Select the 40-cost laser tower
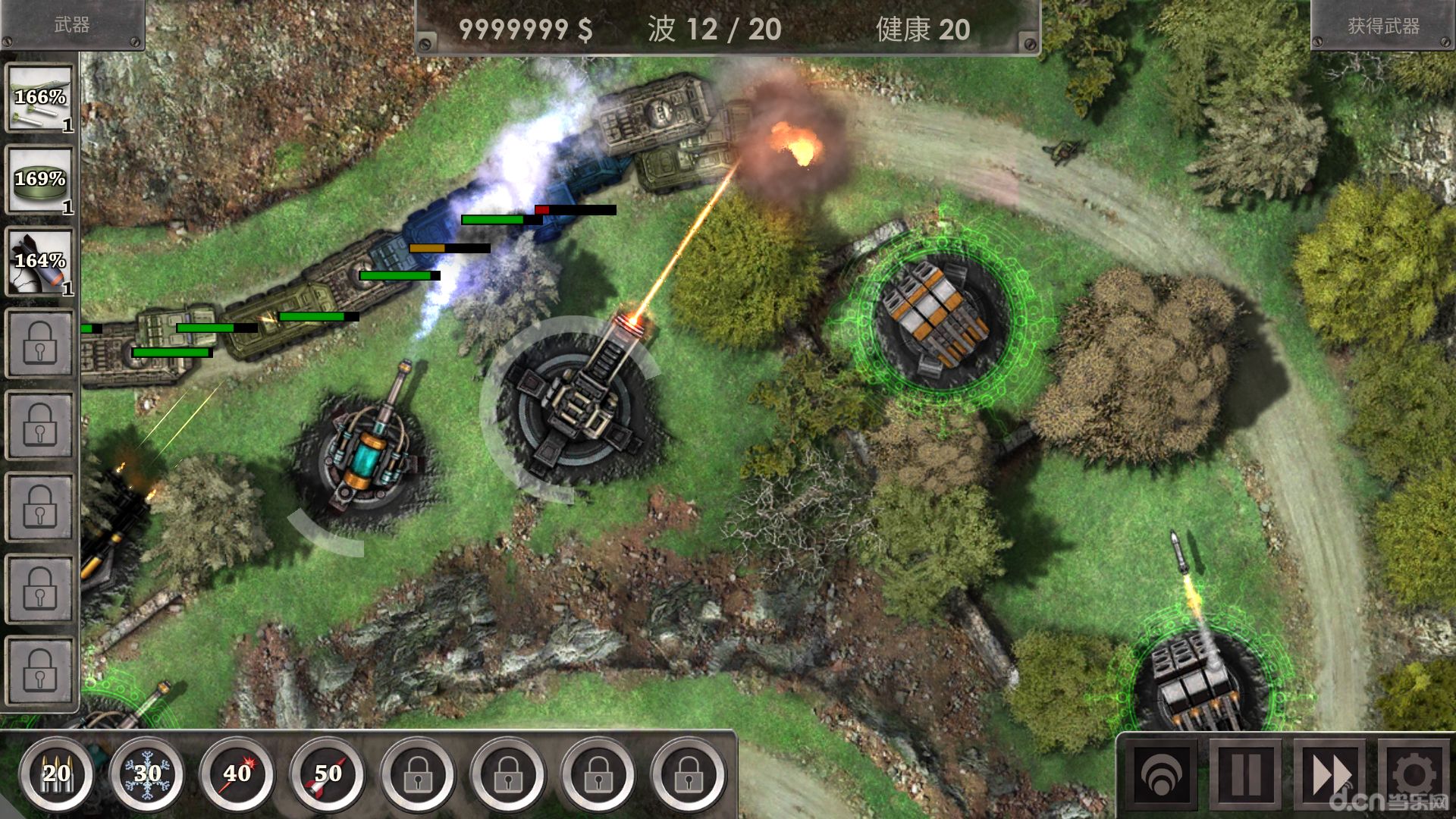 point(237,773)
